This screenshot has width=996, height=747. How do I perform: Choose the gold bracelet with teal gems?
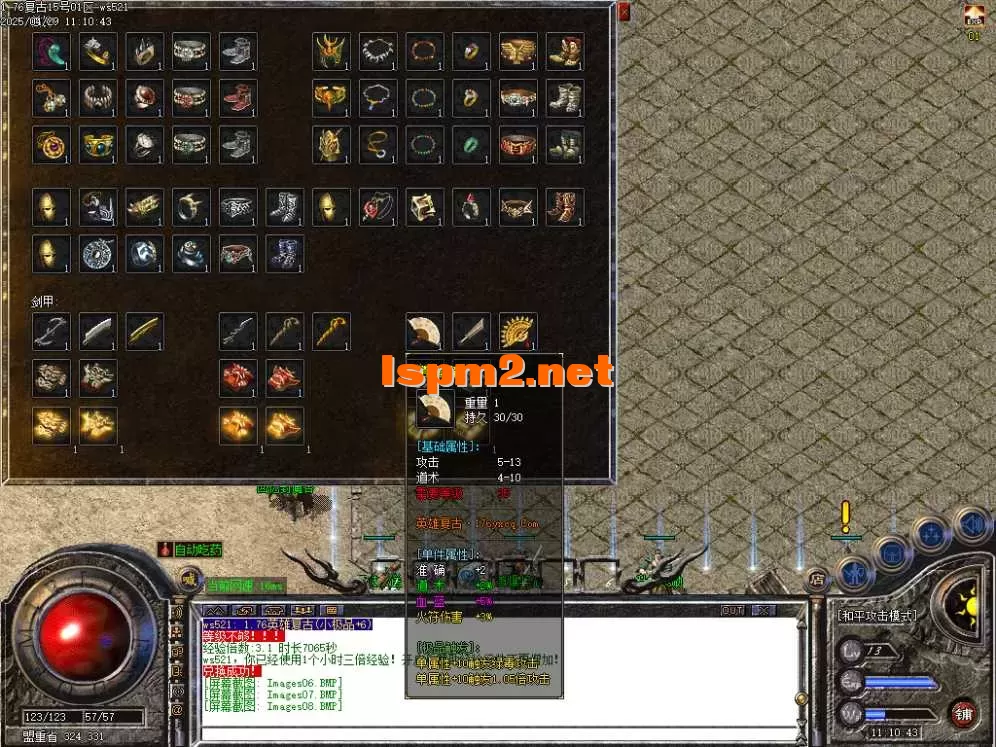[98, 145]
